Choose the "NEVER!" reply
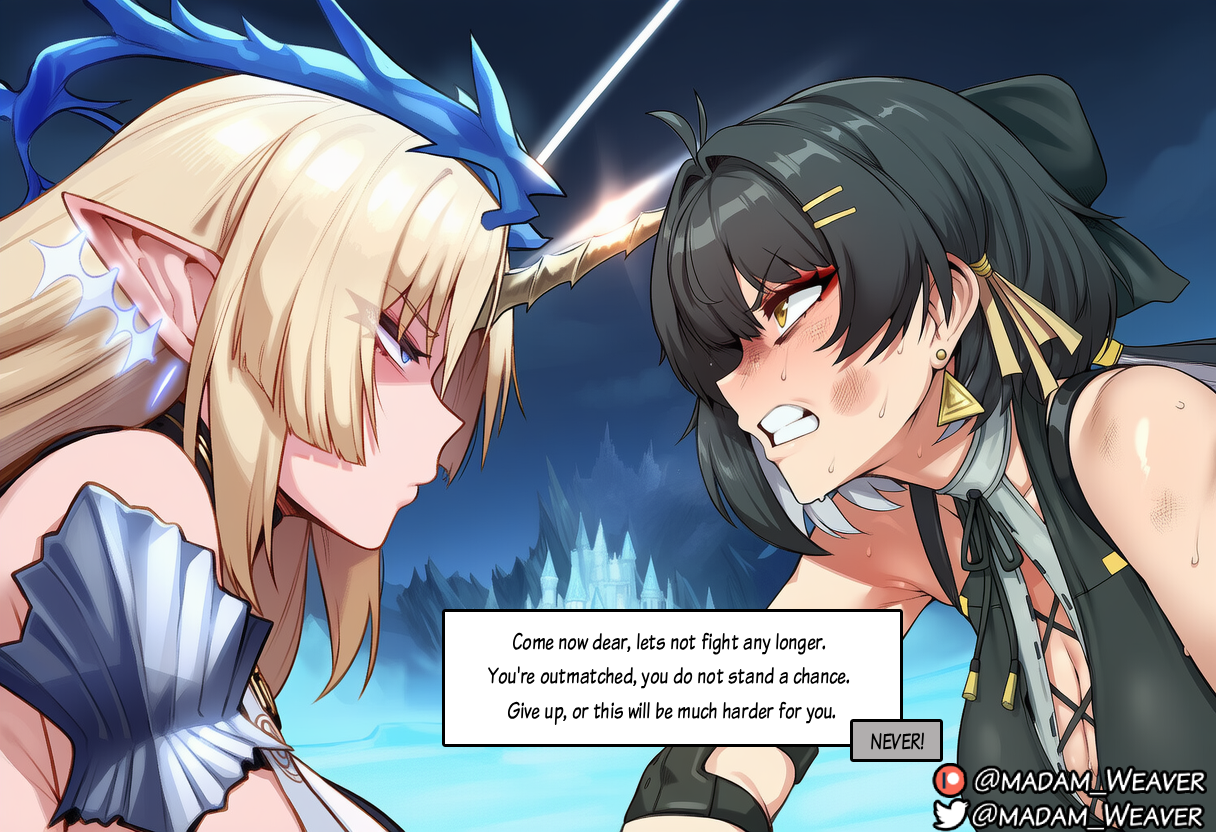Viewport: 1216px width, 832px height. coord(895,741)
